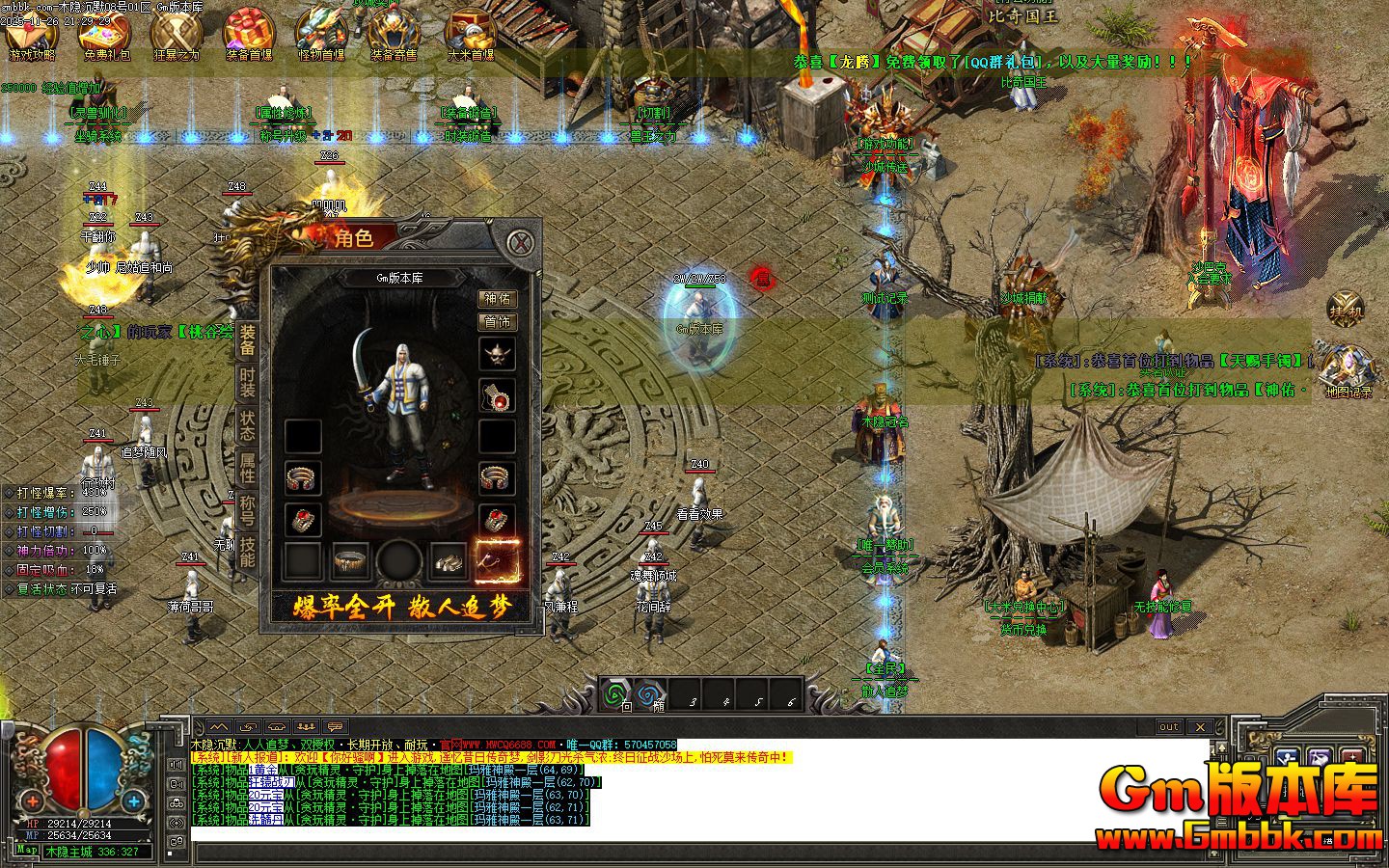
Task: Click the 神佑 button in character panel
Action: [498, 299]
